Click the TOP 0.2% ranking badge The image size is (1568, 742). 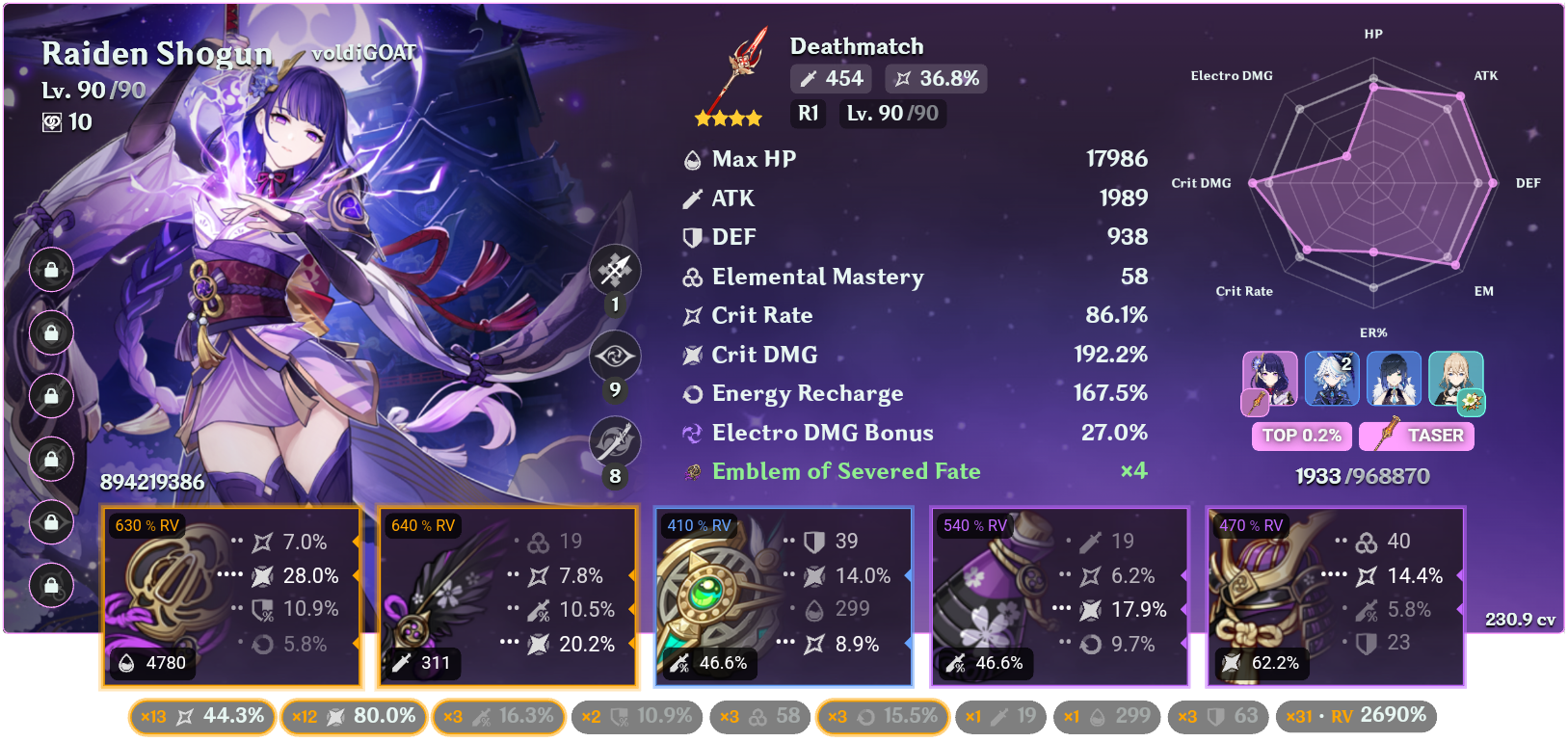pyautogui.click(x=1301, y=437)
